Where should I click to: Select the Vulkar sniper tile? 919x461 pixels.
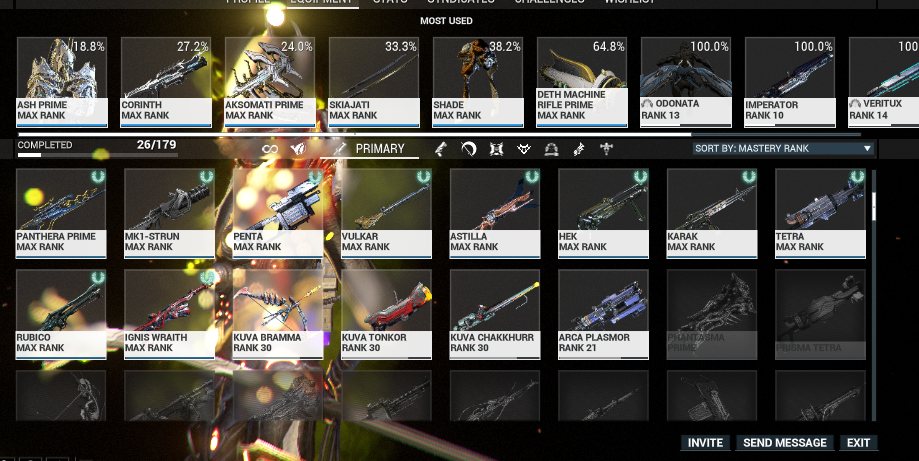click(386, 212)
